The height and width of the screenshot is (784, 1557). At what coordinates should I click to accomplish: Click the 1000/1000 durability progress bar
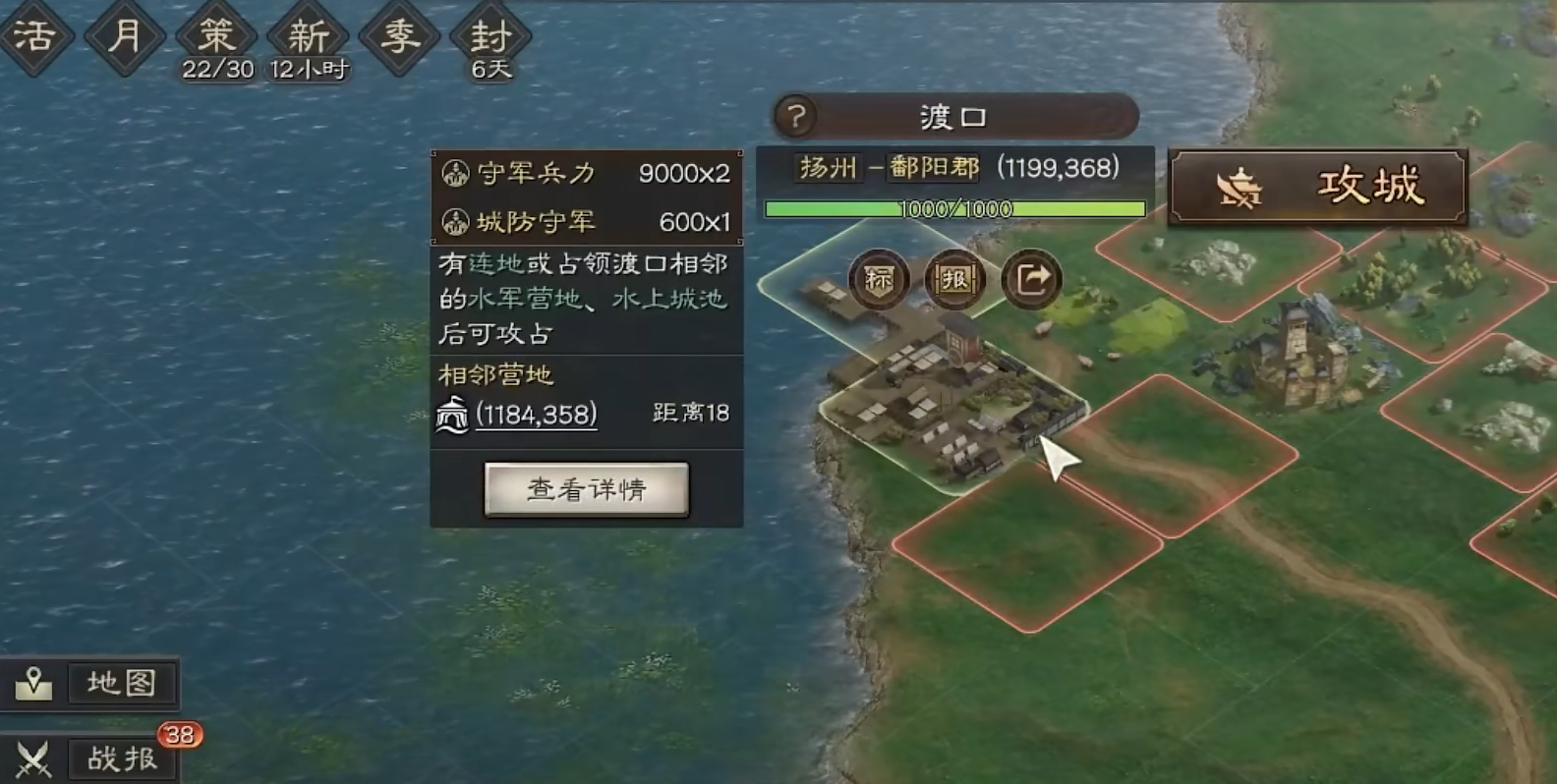coord(954,207)
